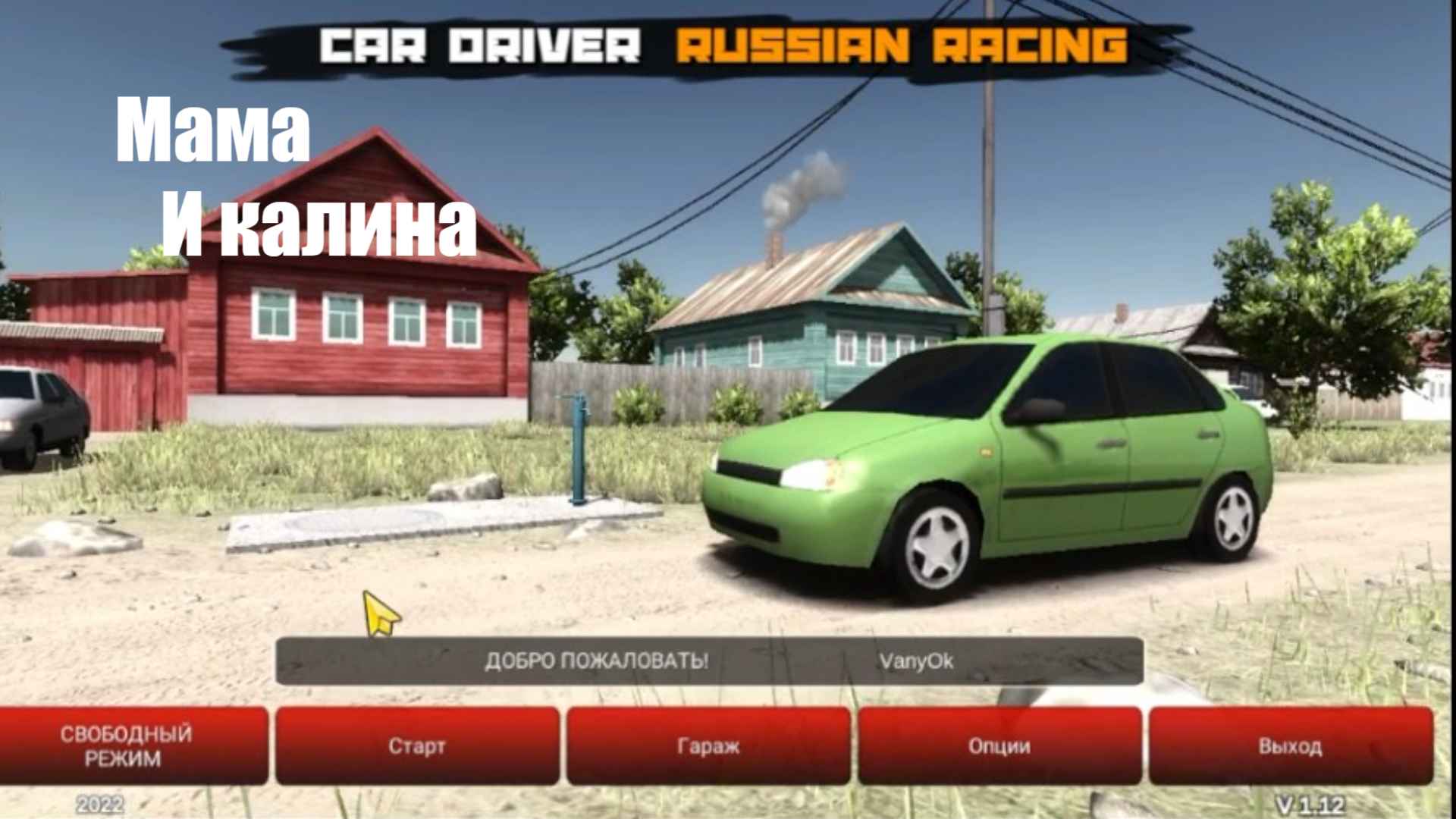Screen dimensions: 1456x819
Task: Open the Гараж menu button
Action: point(705,747)
